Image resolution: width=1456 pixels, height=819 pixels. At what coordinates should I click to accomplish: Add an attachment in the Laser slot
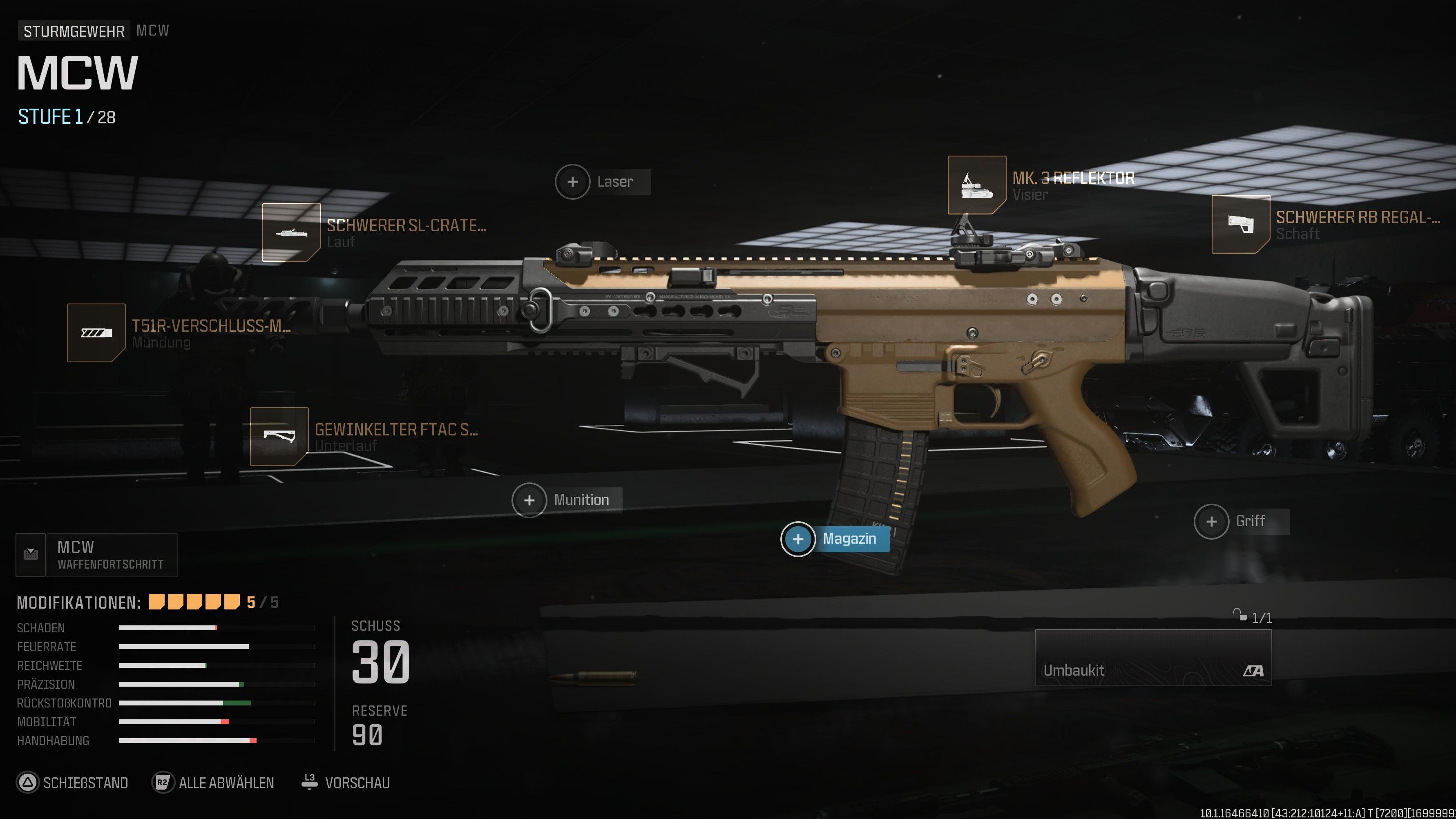(573, 181)
